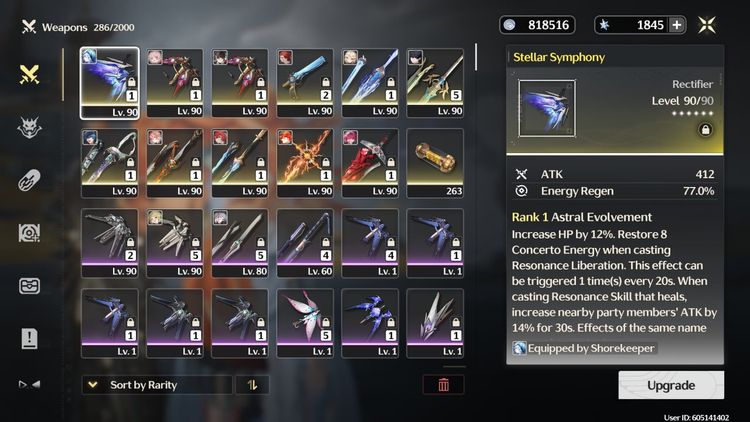Viewport: 750px width, 422px height.
Task: Select the pink butterfly-winged weapon at Lv. 1
Action: (305, 323)
